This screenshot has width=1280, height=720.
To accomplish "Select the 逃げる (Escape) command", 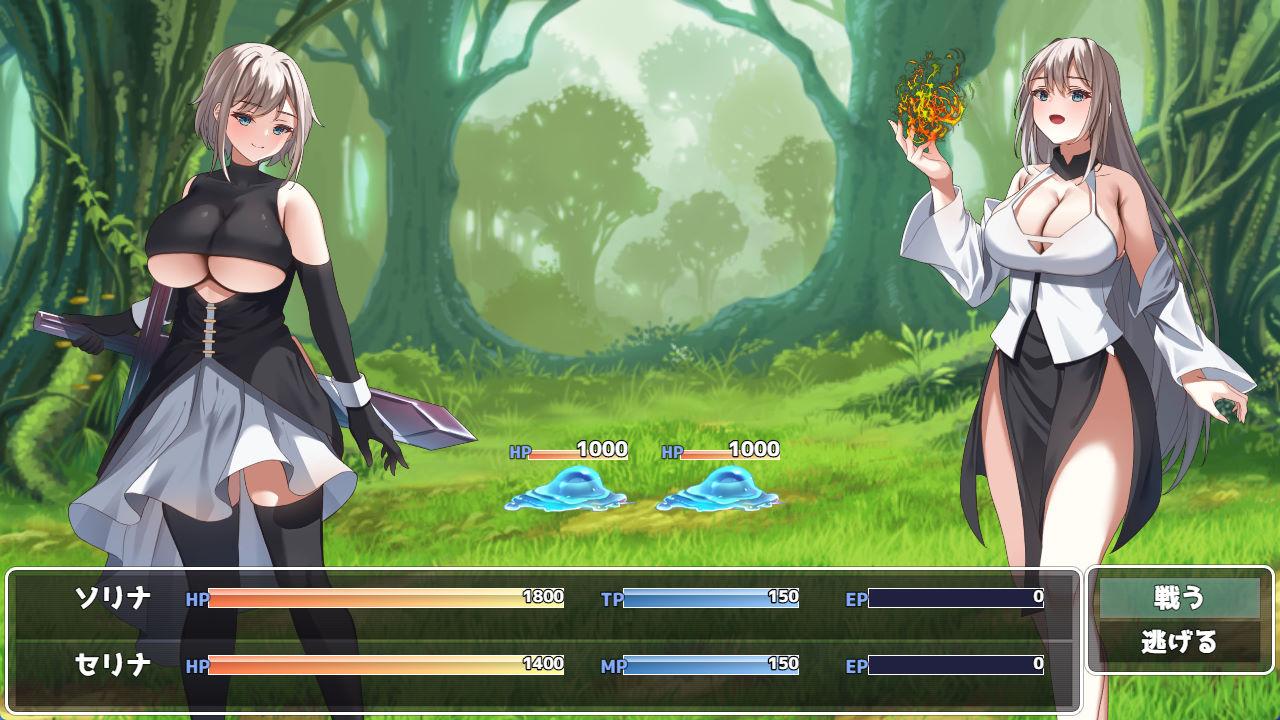I will click(1179, 642).
